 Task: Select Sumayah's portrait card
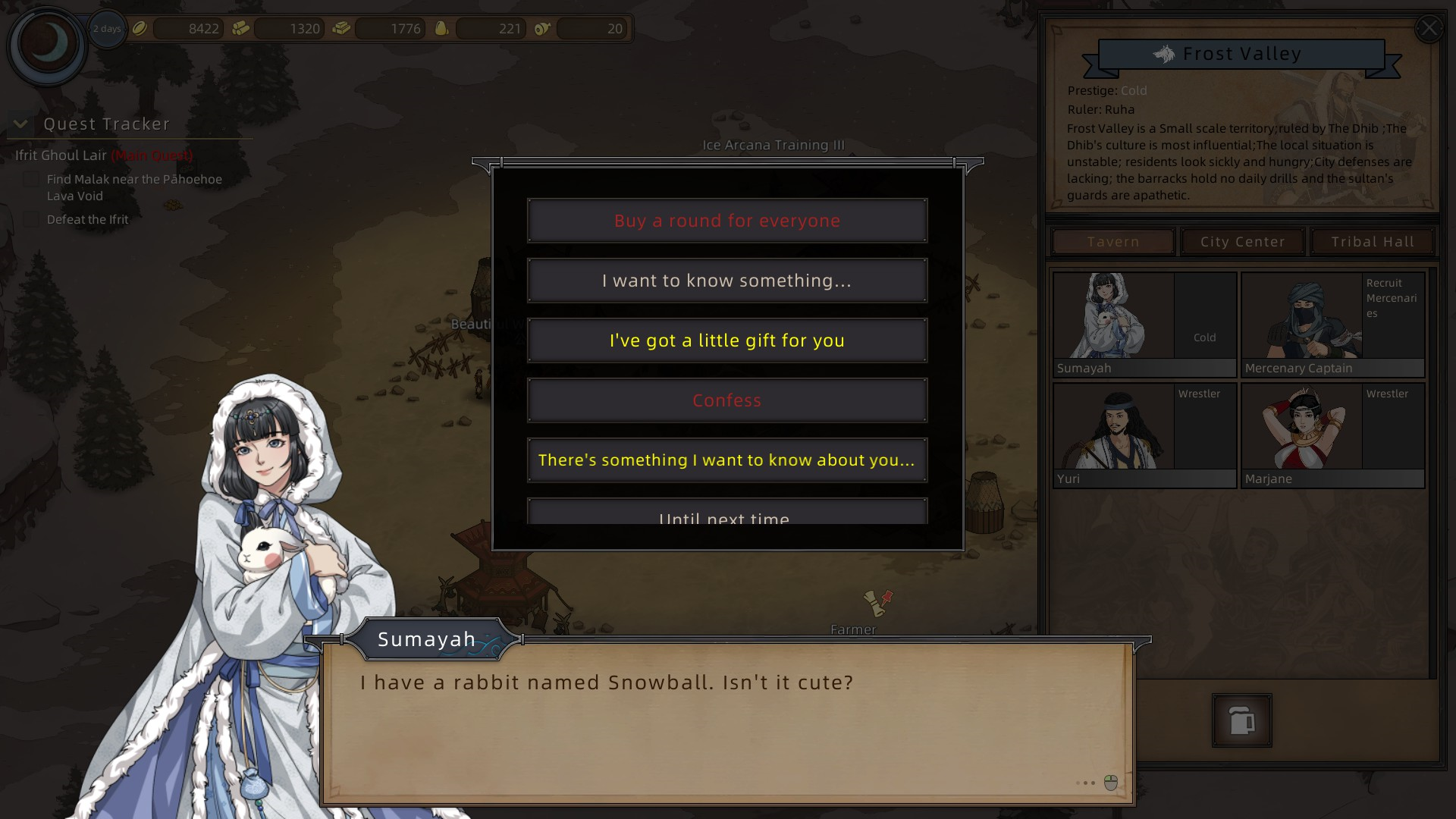[1144, 325]
